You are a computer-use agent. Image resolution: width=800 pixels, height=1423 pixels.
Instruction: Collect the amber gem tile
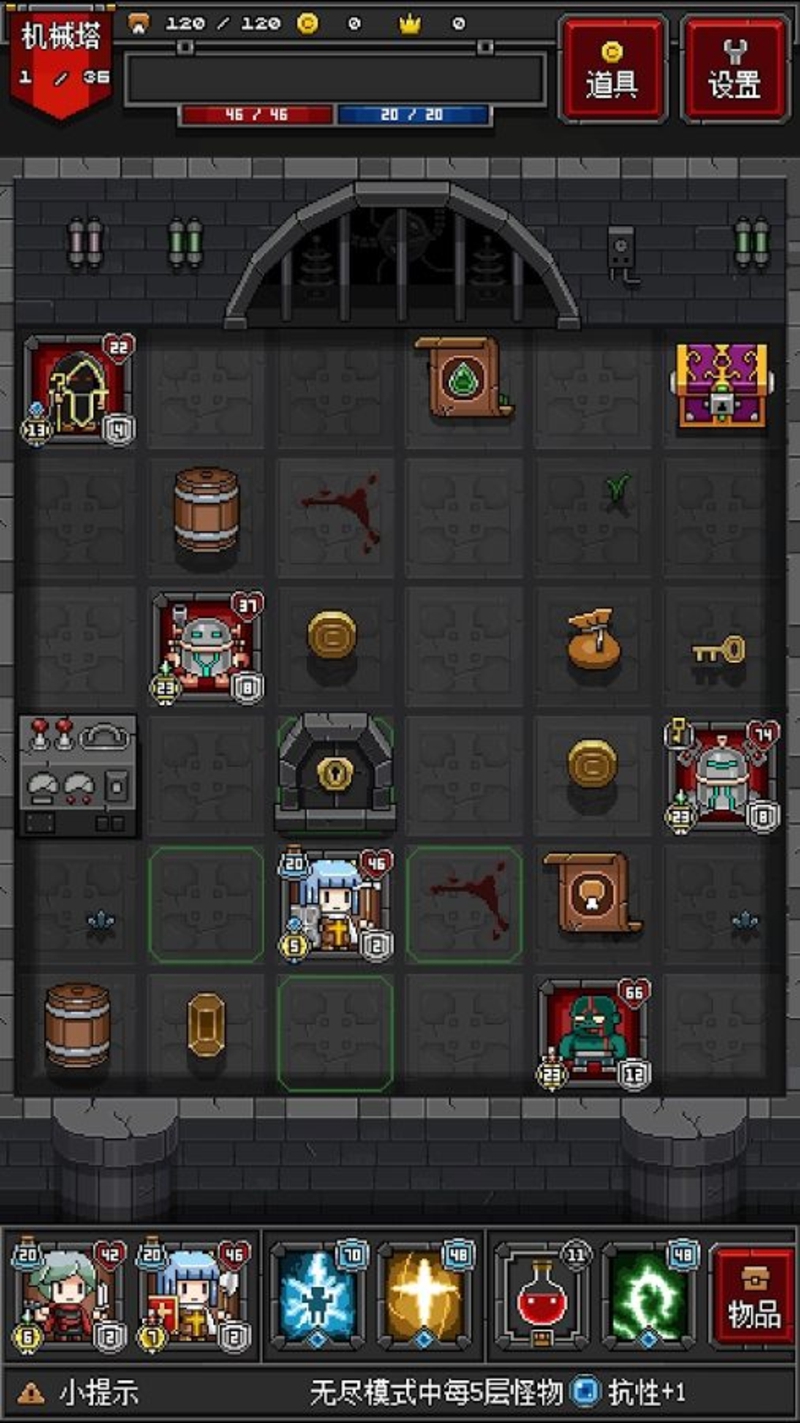pyautogui.click(x=206, y=1024)
